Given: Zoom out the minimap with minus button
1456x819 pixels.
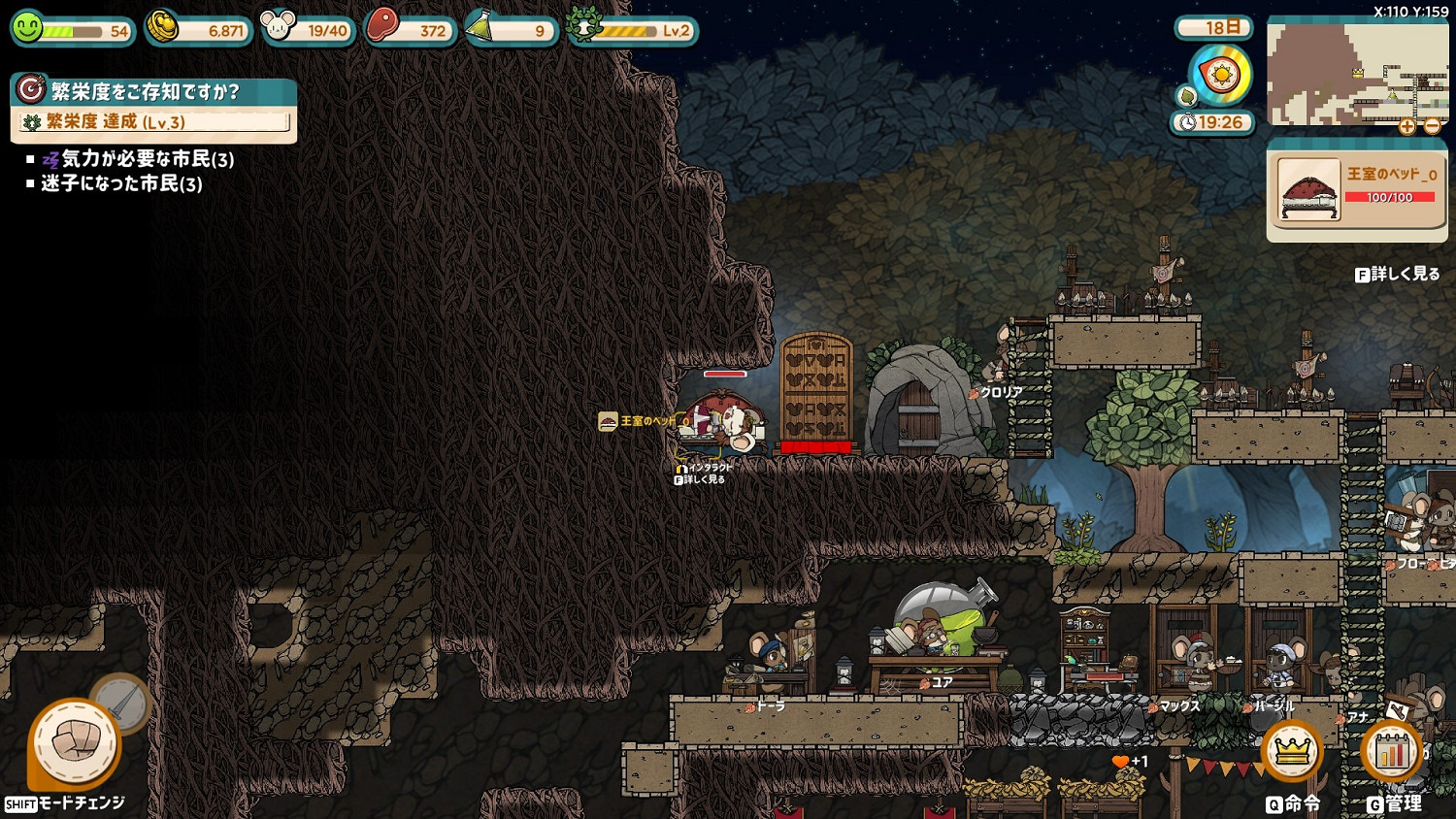Looking at the screenshot, I should pyautogui.click(x=1432, y=126).
